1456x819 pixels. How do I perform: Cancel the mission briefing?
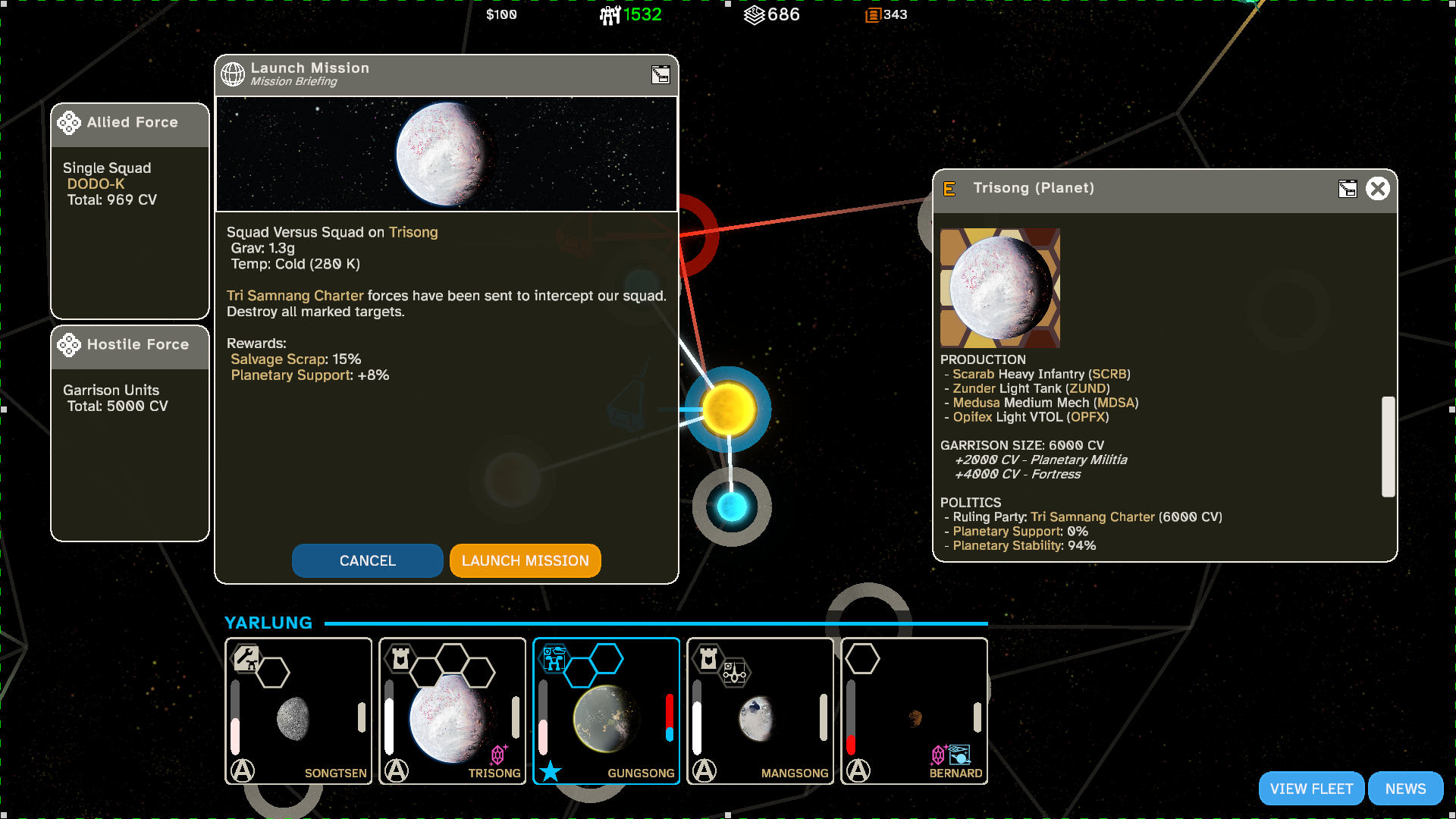(367, 560)
